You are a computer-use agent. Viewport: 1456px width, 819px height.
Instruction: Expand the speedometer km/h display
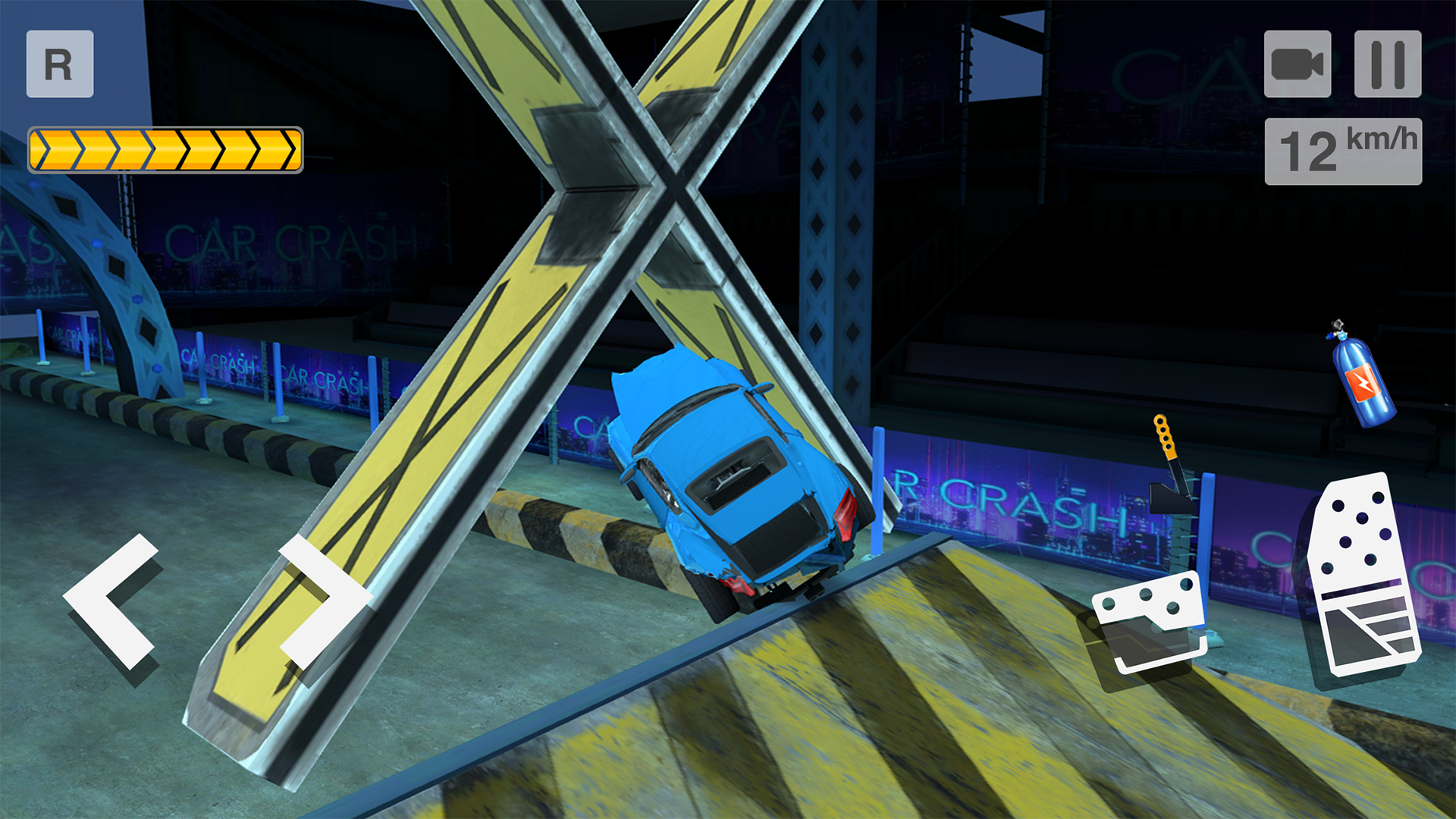1343,150
